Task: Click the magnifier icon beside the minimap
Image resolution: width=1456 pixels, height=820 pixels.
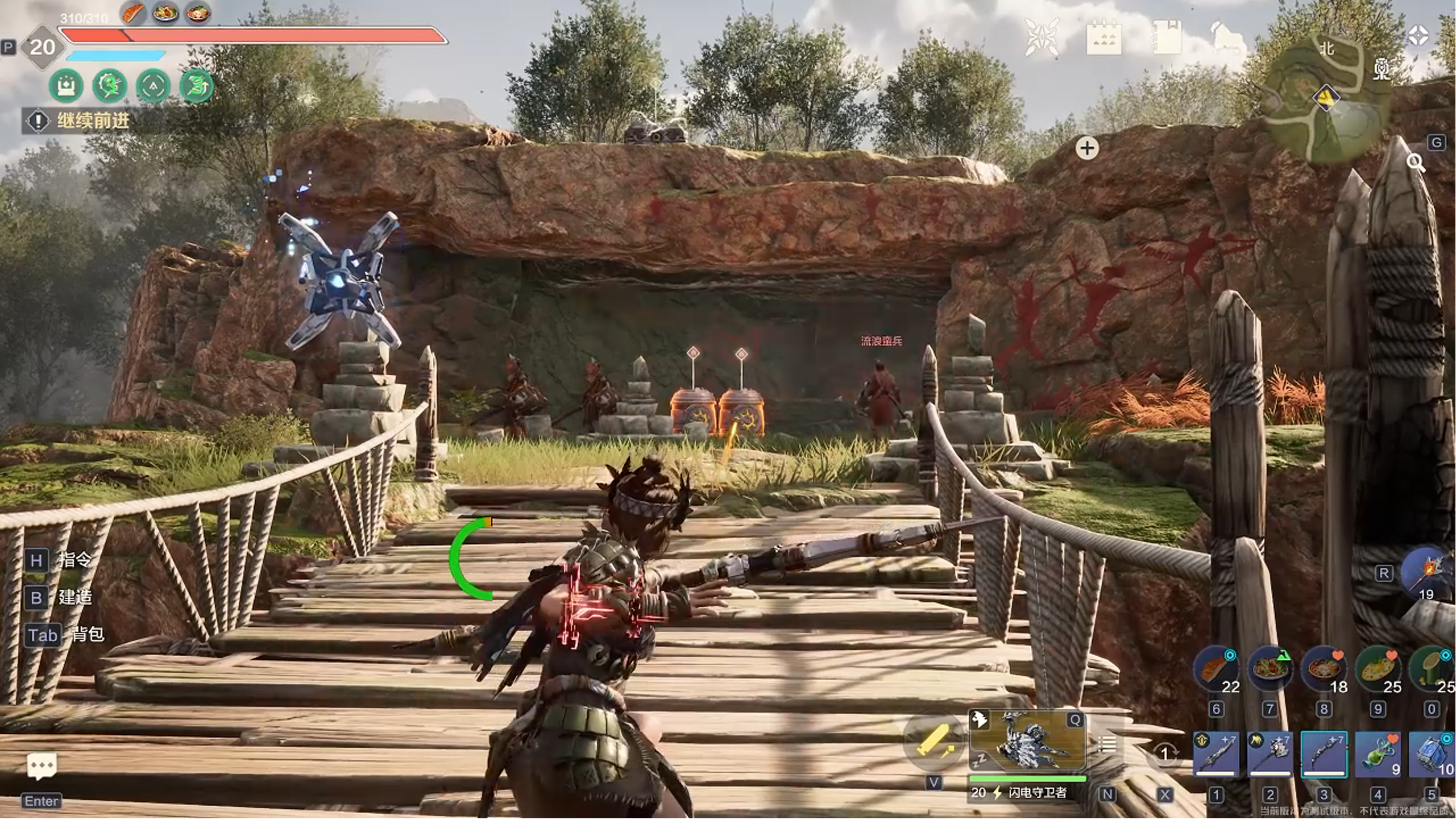Action: tap(1415, 163)
